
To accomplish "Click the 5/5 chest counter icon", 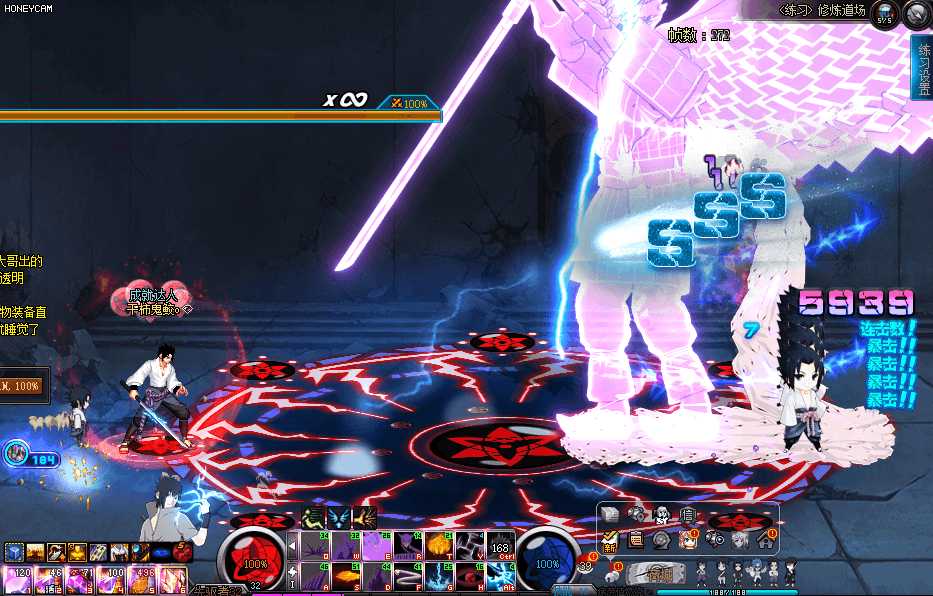I will (x=886, y=14).
